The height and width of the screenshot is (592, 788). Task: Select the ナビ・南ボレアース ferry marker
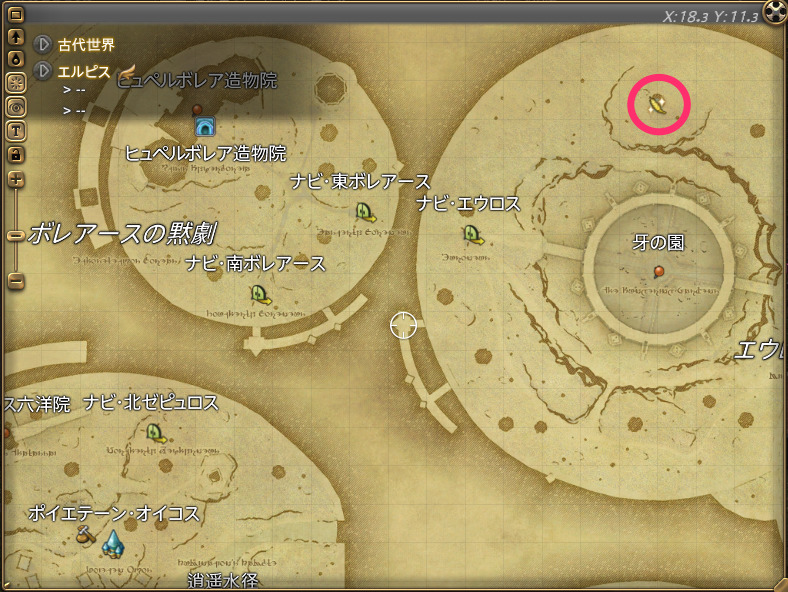(260, 294)
